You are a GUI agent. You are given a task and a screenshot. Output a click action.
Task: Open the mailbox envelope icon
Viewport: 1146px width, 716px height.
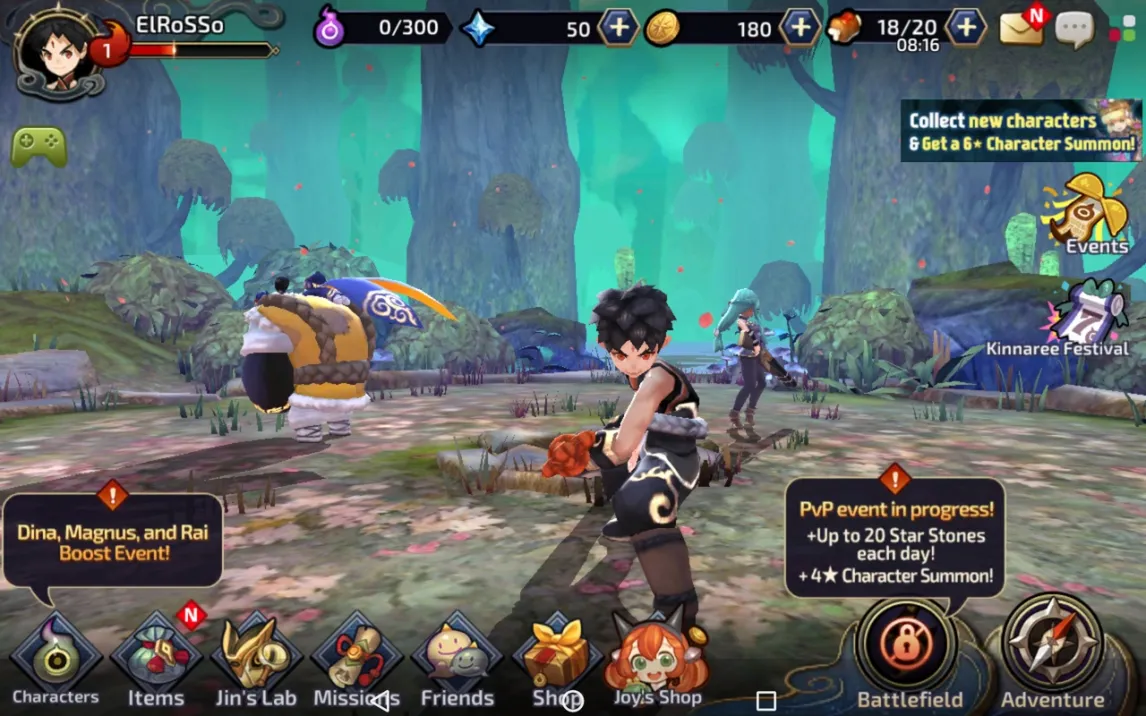[1021, 28]
